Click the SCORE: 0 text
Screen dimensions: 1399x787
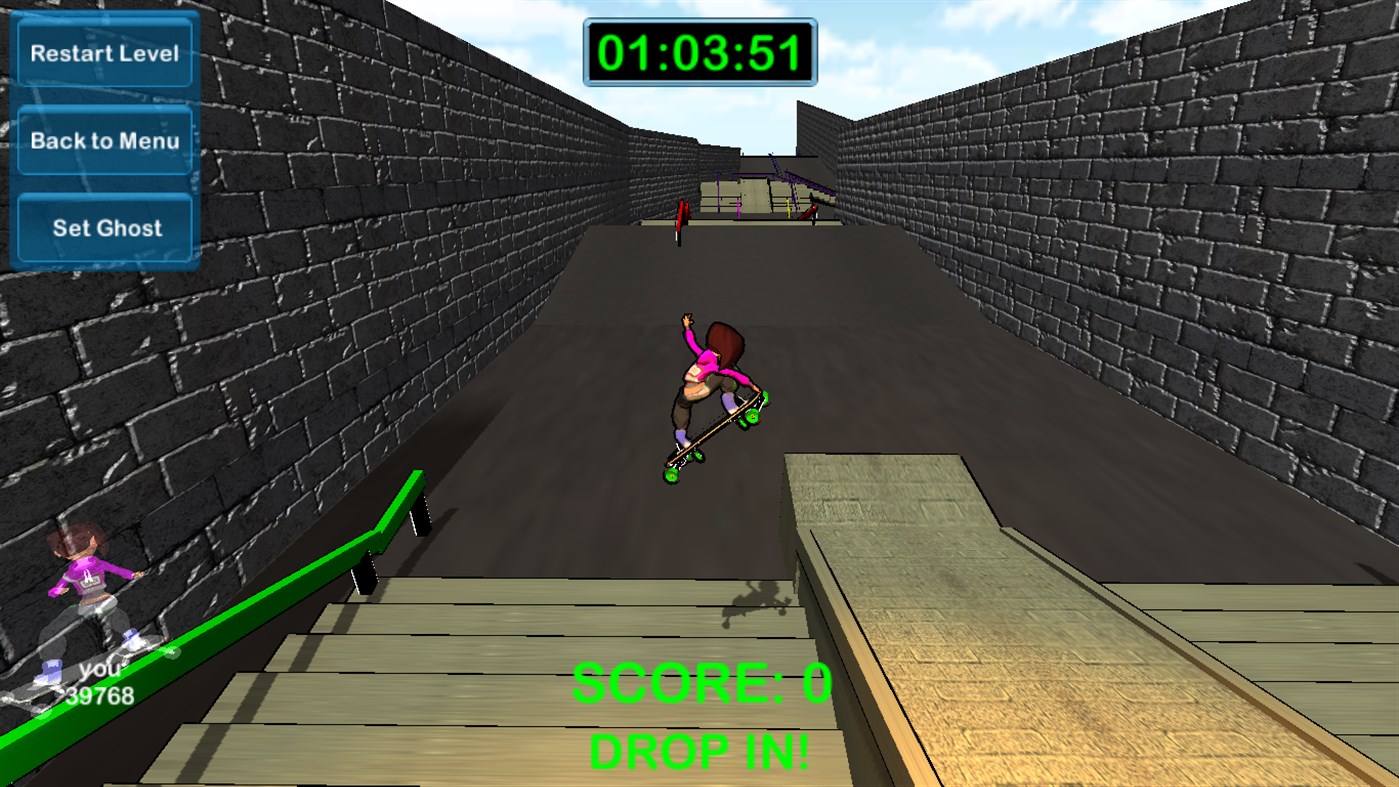click(x=699, y=683)
